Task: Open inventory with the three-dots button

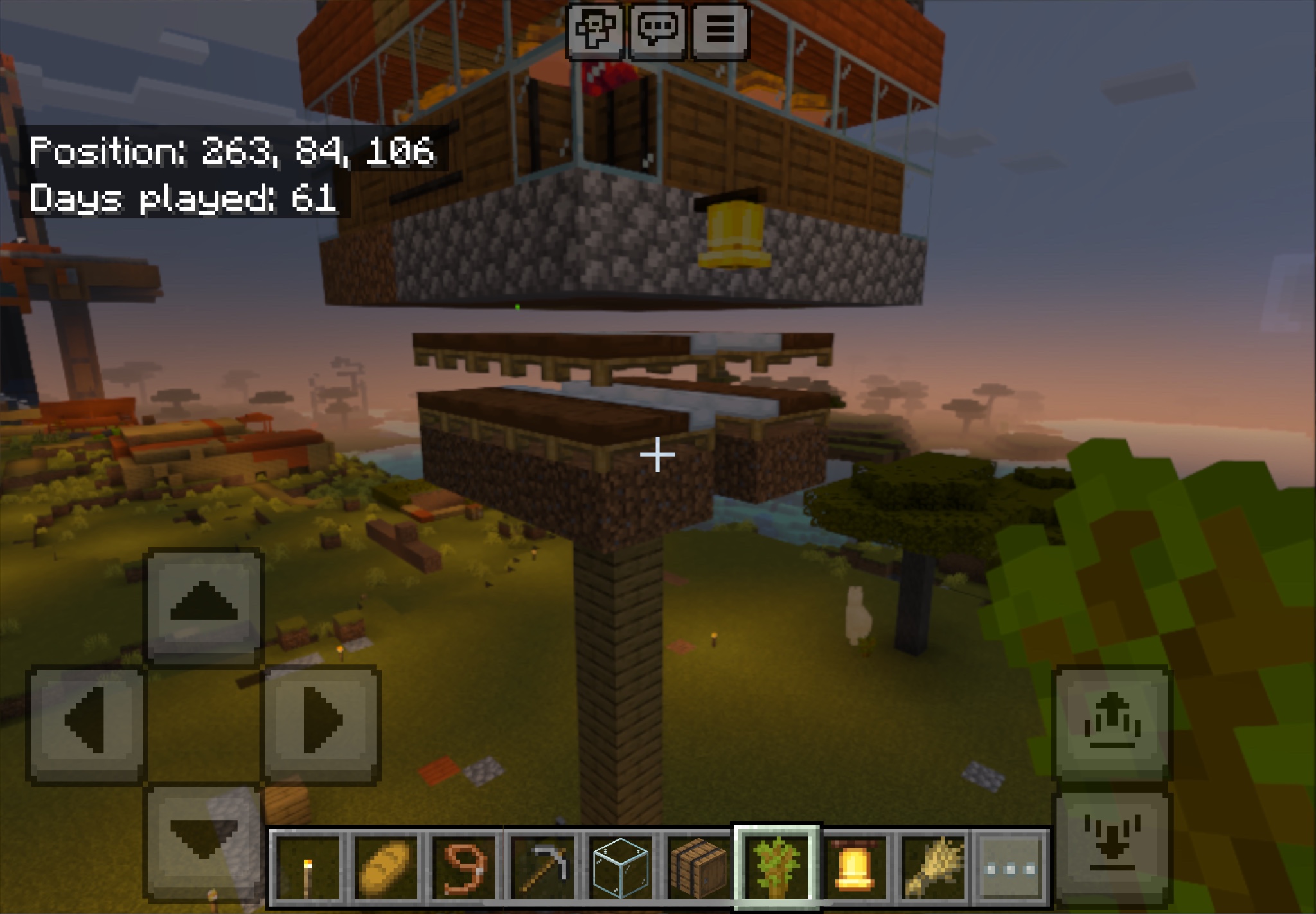Action: [x=1011, y=868]
